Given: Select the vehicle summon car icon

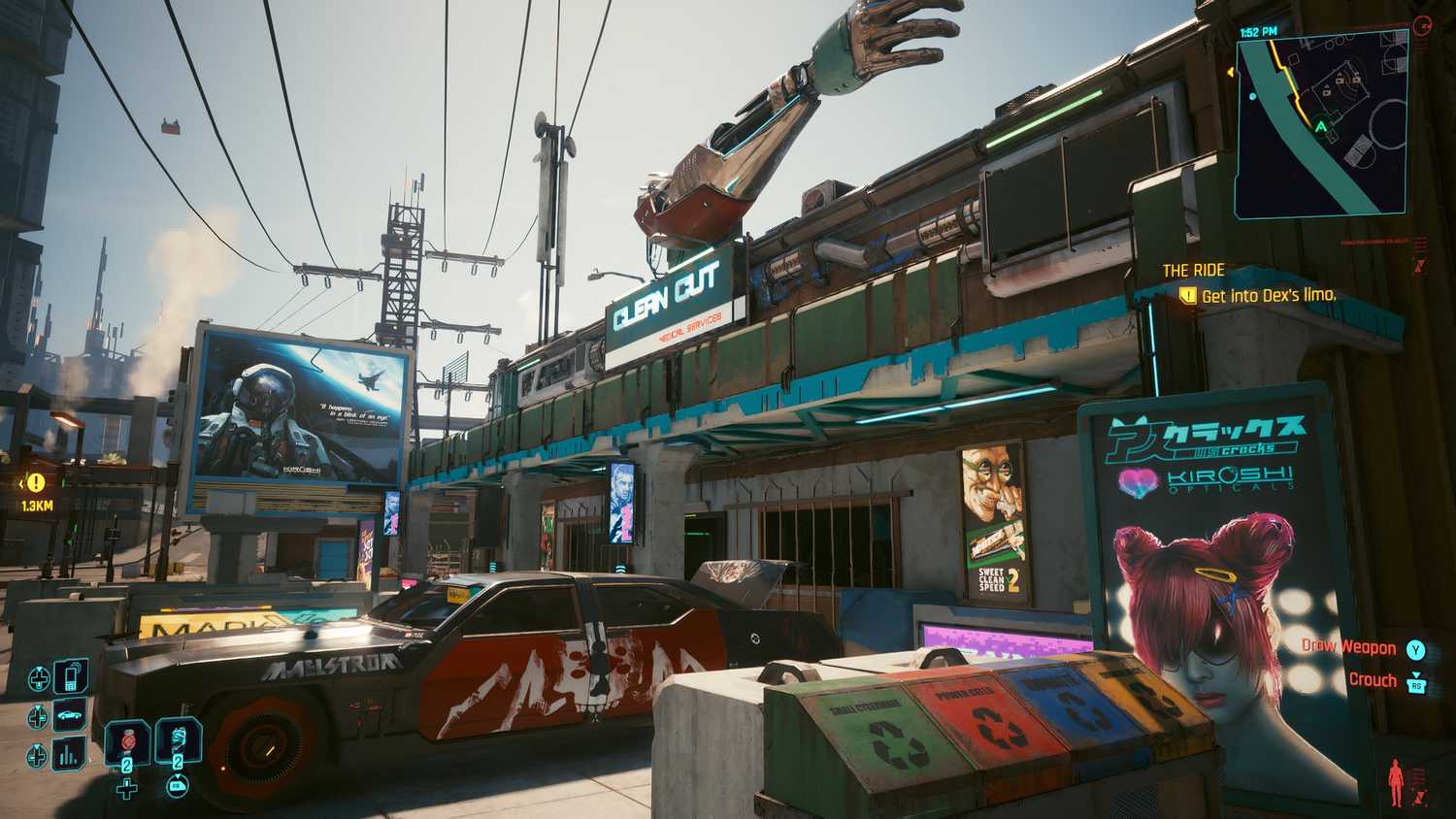Looking at the screenshot, I should (69, 714).
